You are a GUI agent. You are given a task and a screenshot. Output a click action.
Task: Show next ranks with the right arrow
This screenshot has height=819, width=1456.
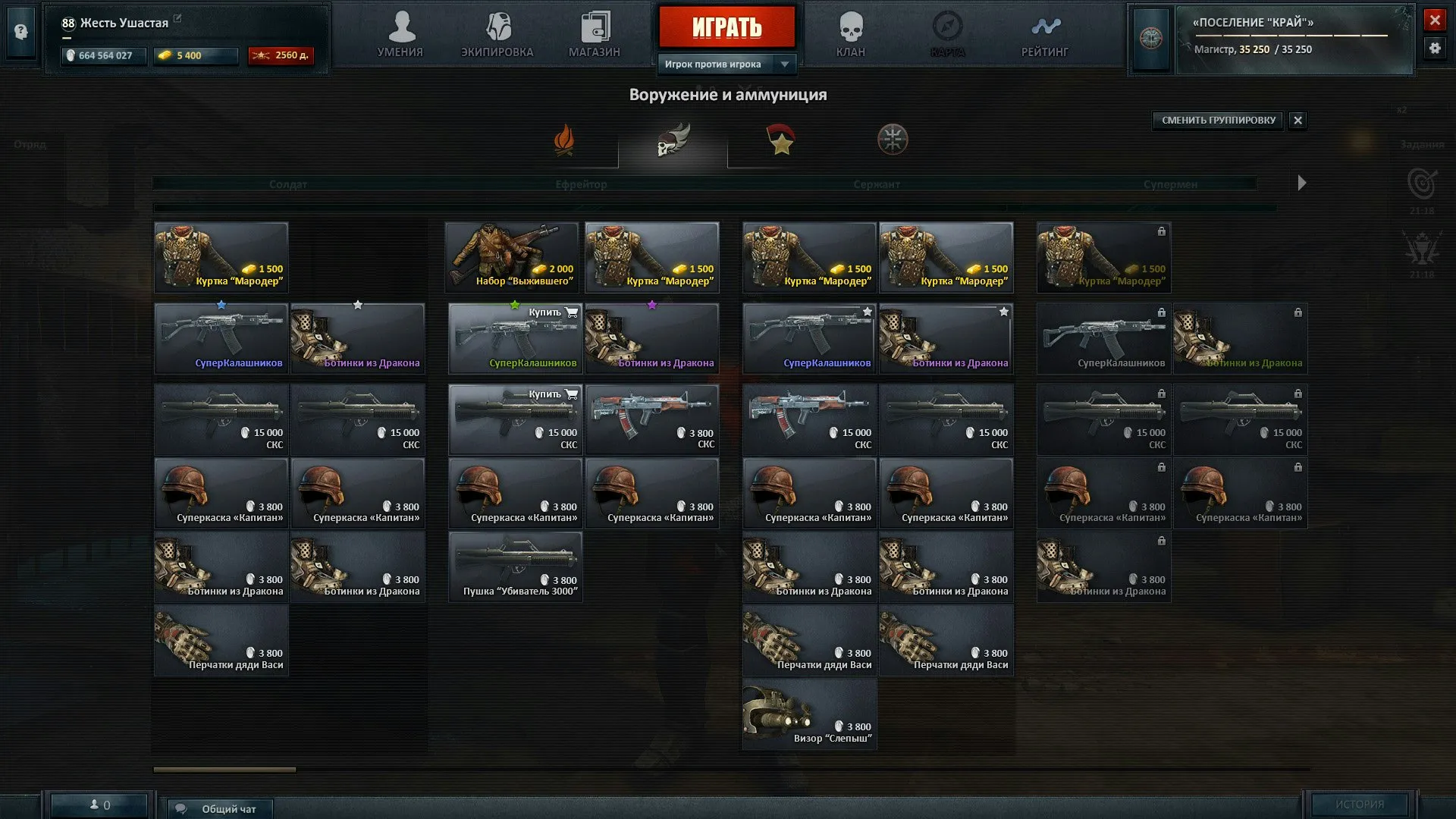tap(1302, 183)
